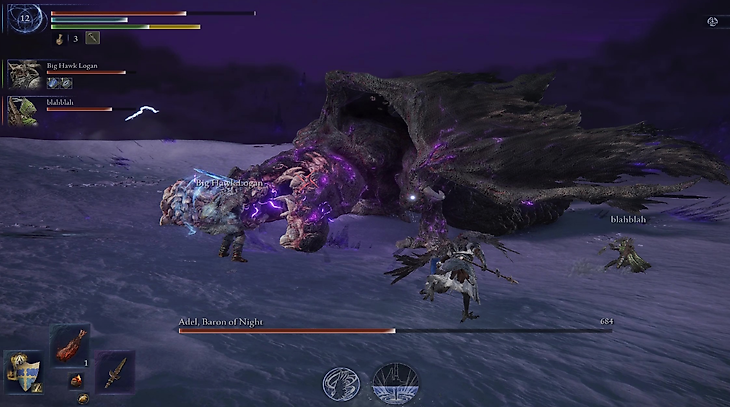730x407 pixels.
Task: Click the level 12 rune emblem
Action: (25, 18)
